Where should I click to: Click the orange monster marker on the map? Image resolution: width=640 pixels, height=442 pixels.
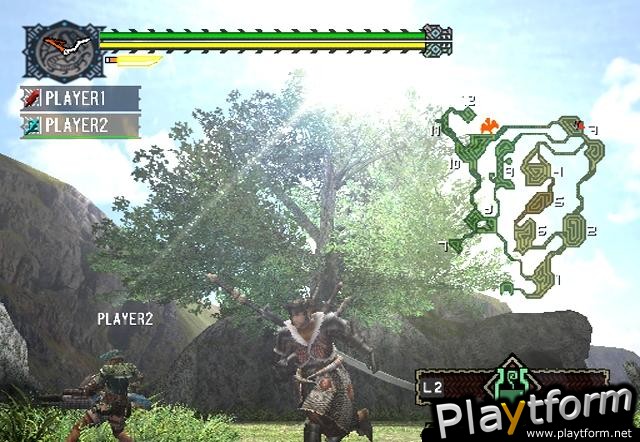[x=488, y=126]
